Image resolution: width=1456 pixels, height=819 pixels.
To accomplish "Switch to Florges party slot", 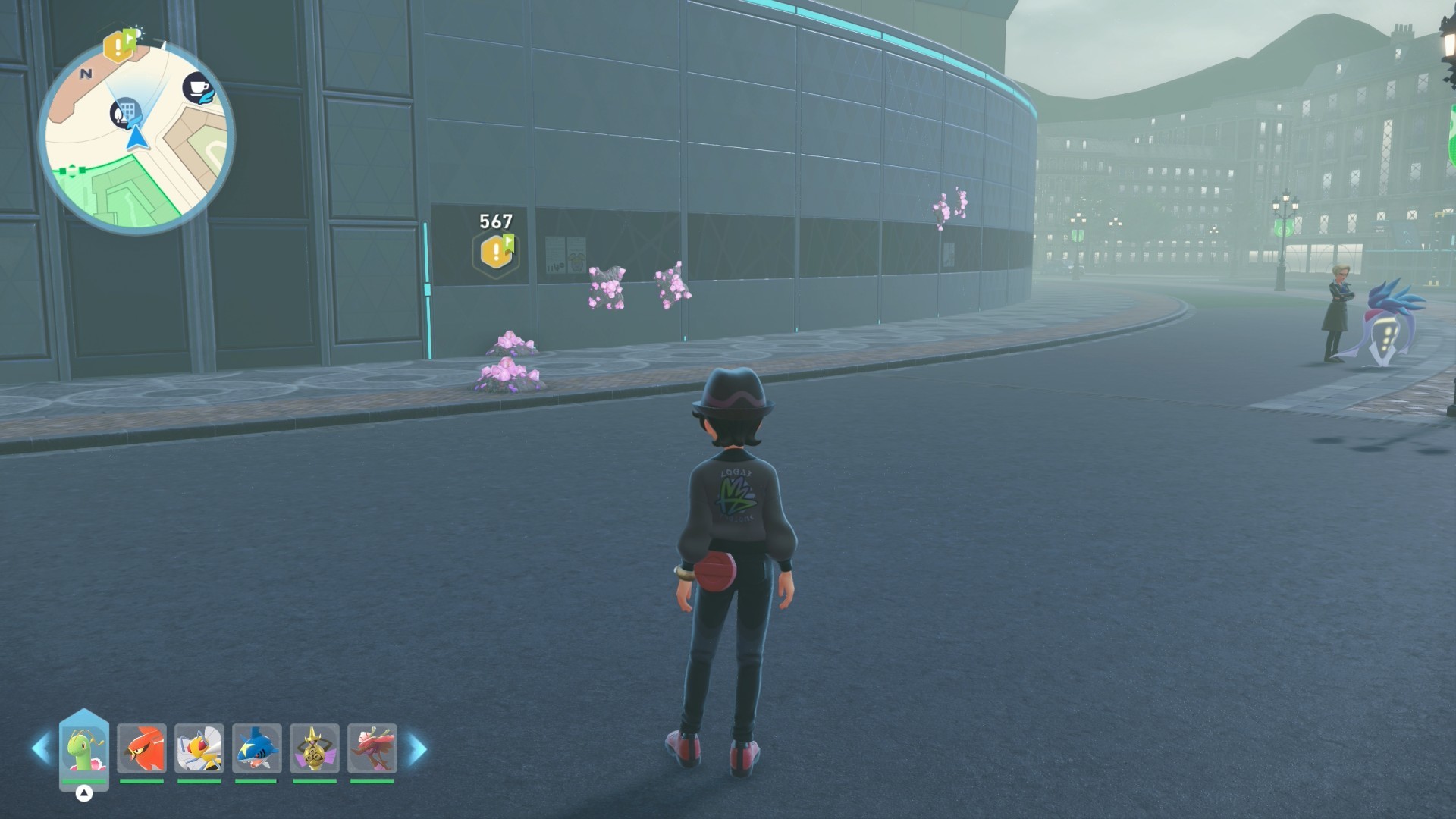I will point(372,749).
